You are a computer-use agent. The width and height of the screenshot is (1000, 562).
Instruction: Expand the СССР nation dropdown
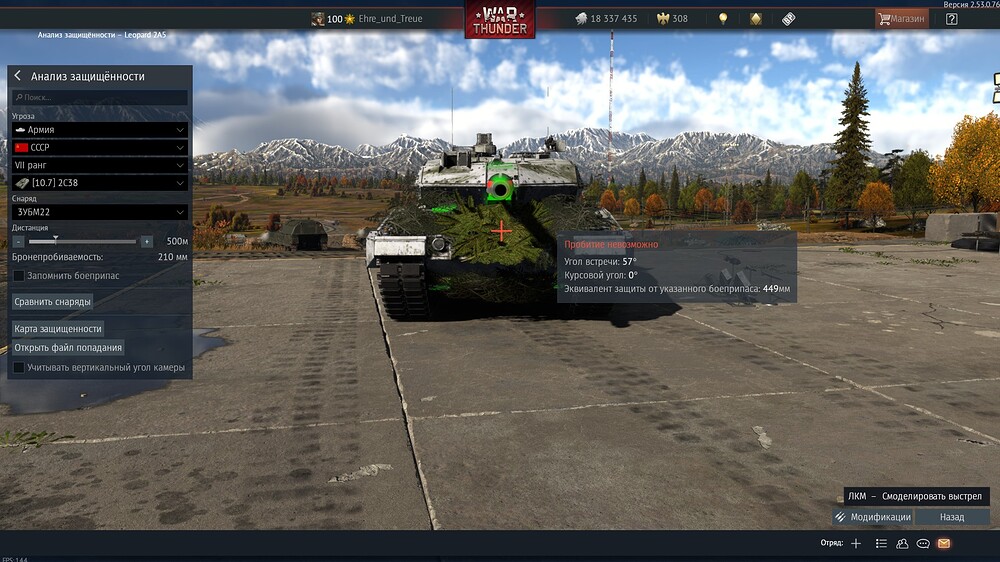pos(99,147)
